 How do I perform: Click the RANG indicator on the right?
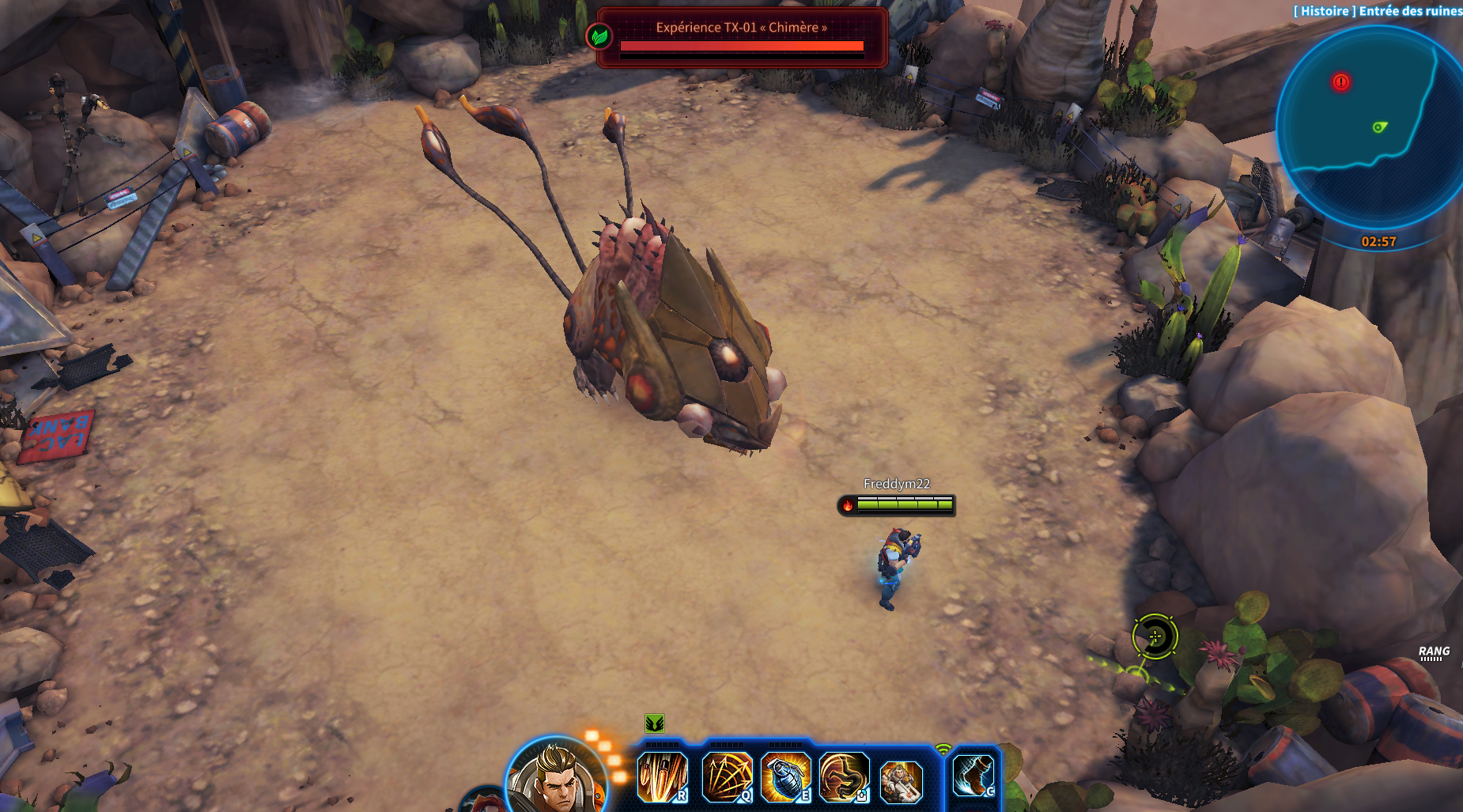[x=1434, y=653]
